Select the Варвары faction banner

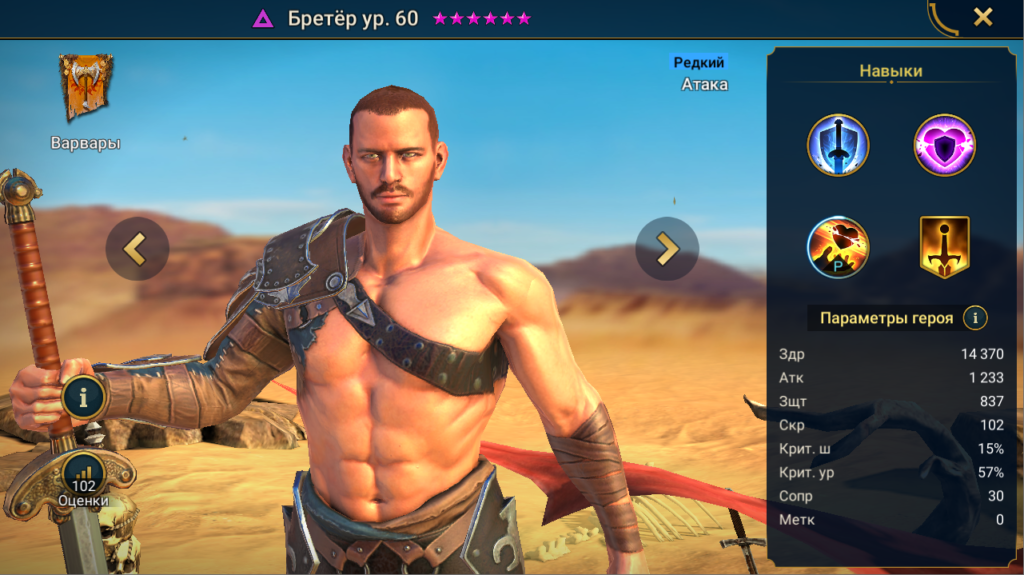pyautogui.click(x=85, y=88)
